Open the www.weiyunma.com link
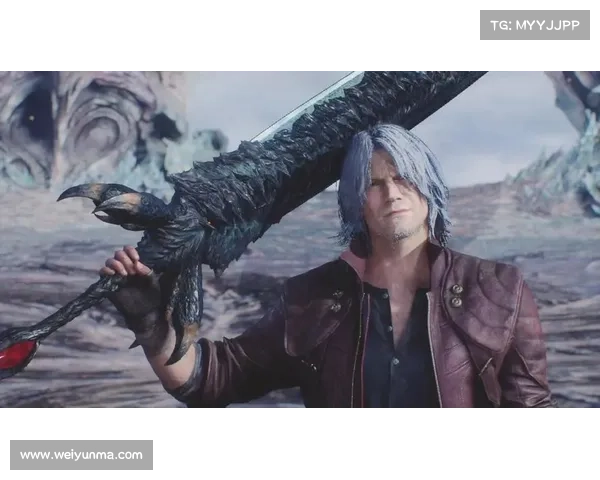Screen dimensions: 600x480 pos(82,455)
